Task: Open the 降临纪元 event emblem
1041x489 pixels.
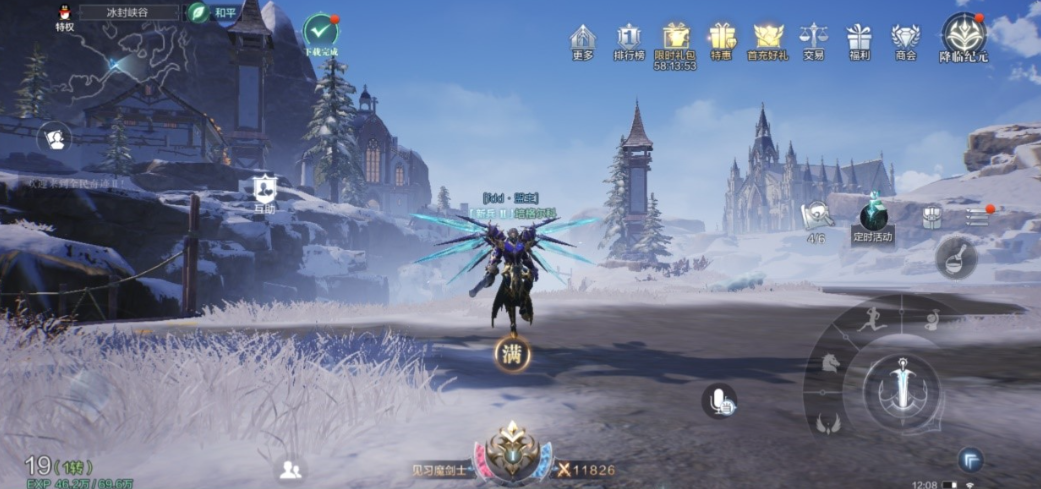Action: coord(964,36)
